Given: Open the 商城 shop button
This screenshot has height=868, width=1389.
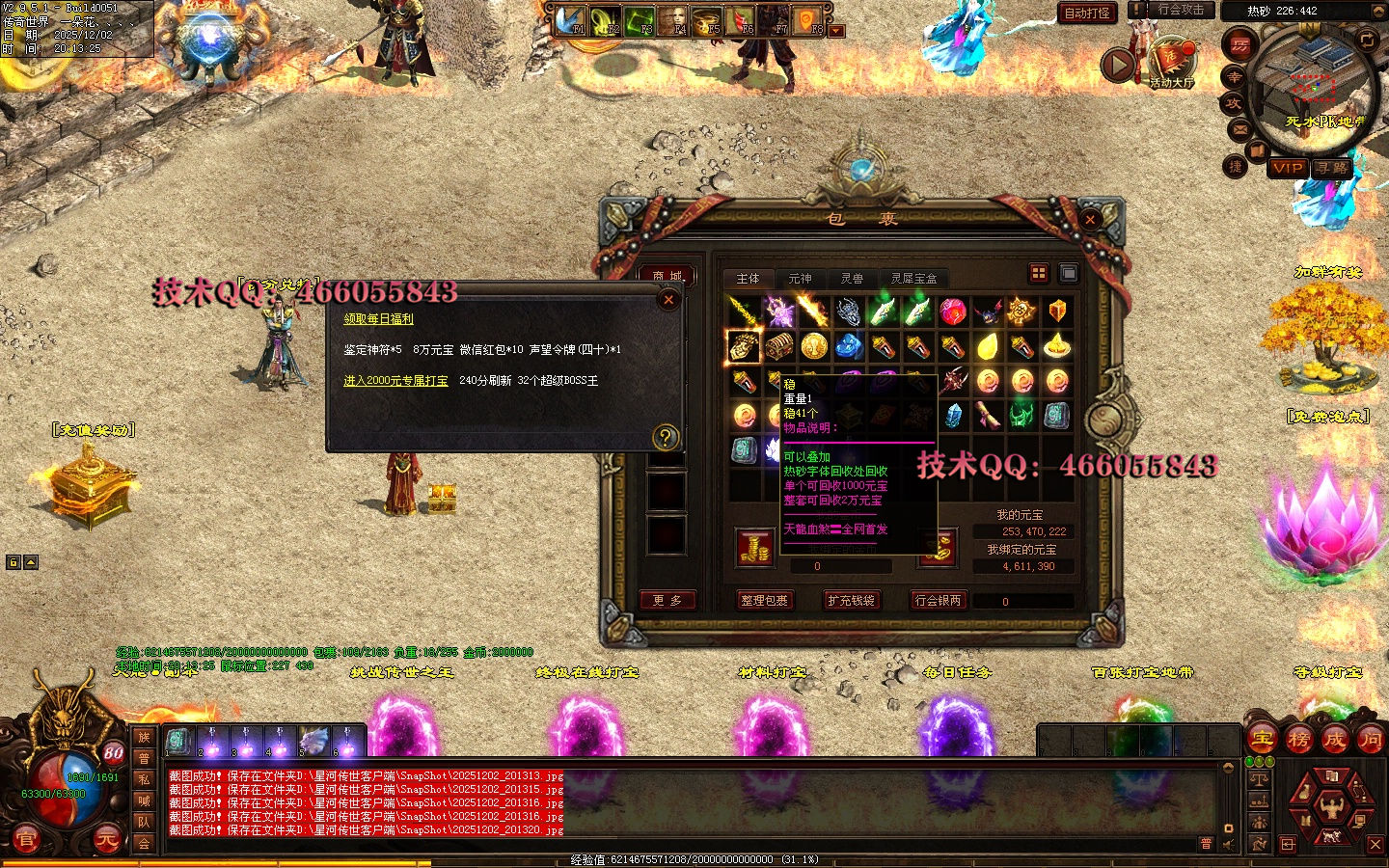Looking at the screenshot, I should pos(667,277).
